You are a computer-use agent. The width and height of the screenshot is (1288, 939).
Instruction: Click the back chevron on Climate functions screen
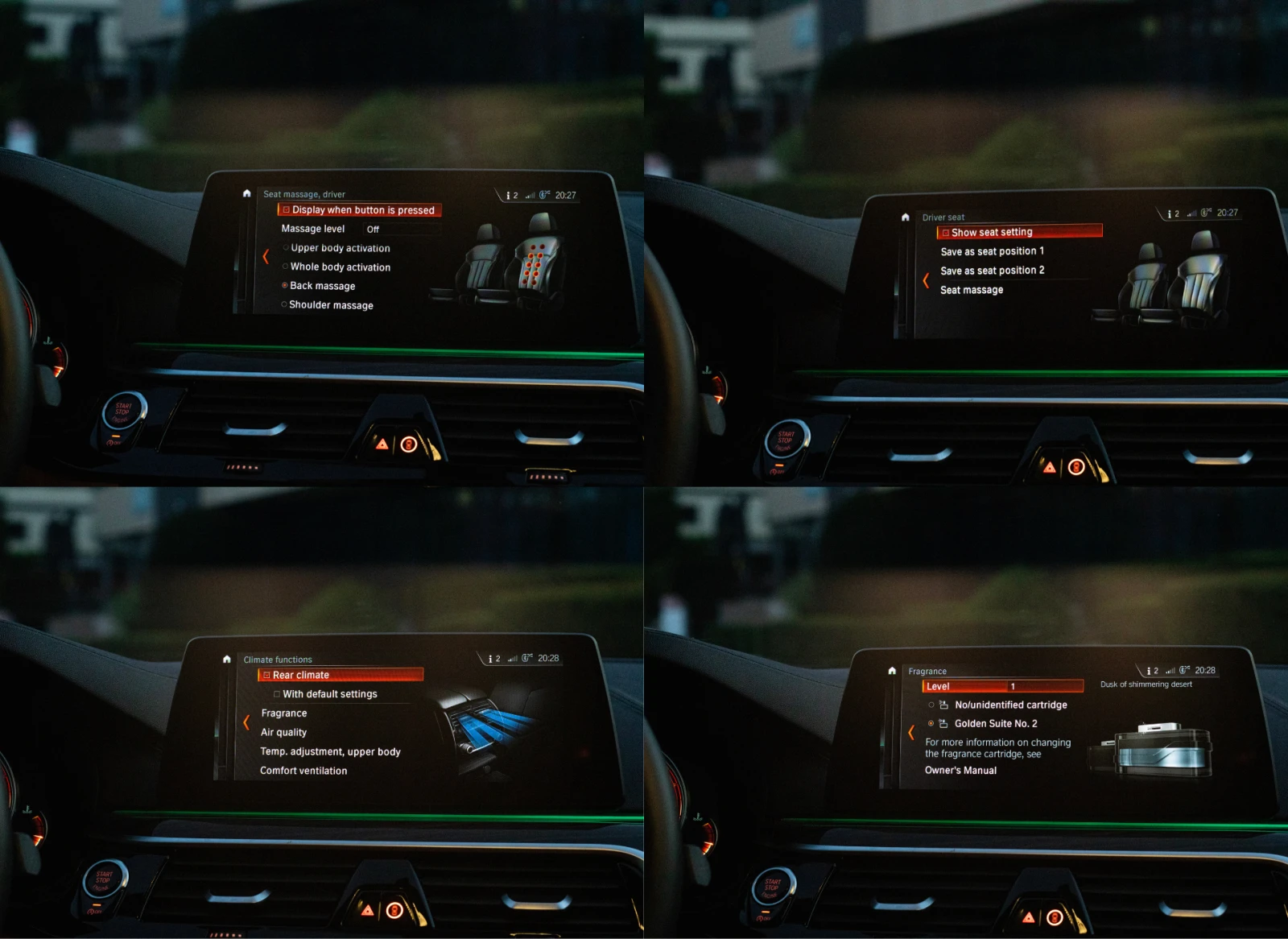pyautogui.click(x=246, y=722)
